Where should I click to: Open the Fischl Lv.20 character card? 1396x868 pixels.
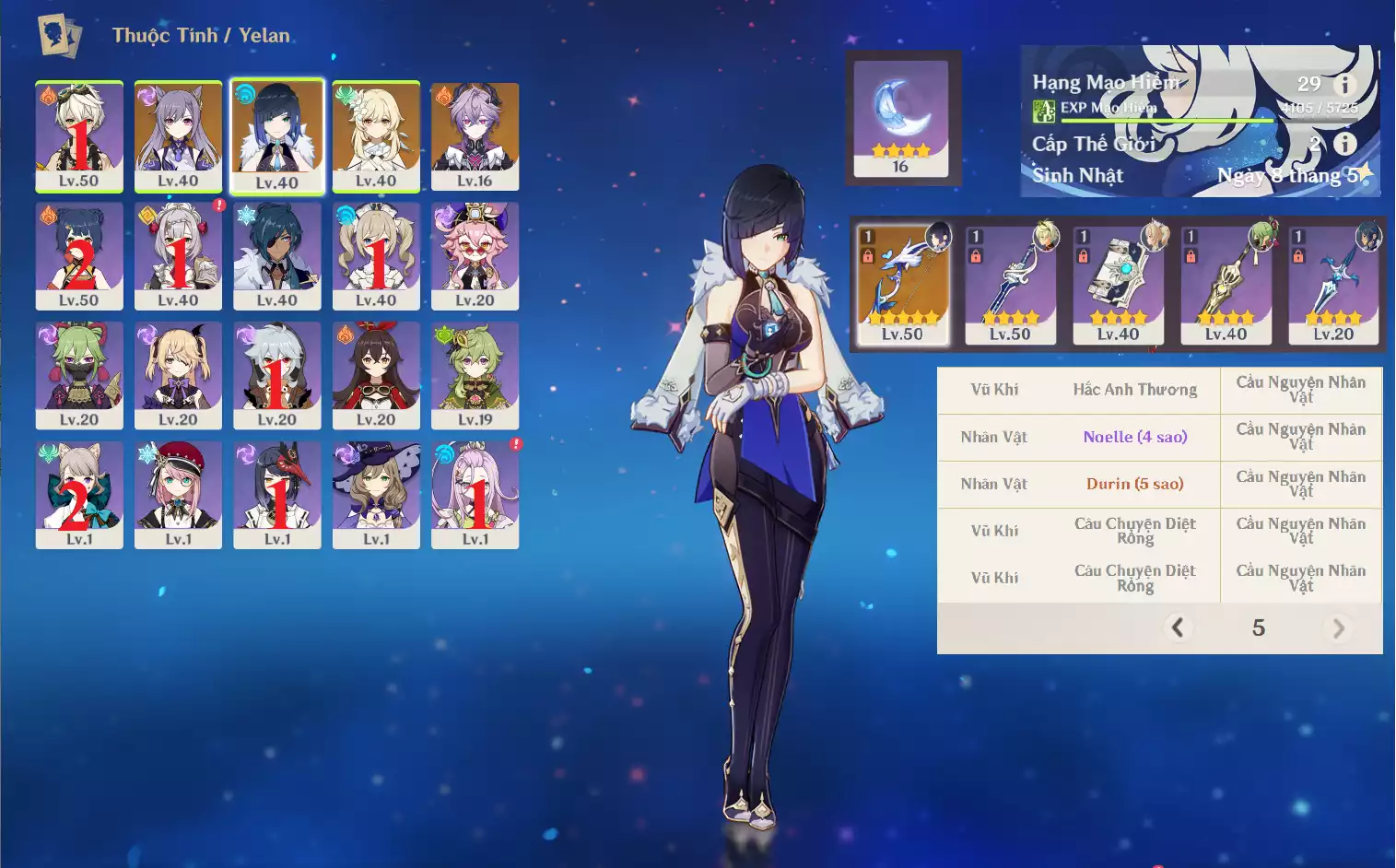(x=178, y=375)
